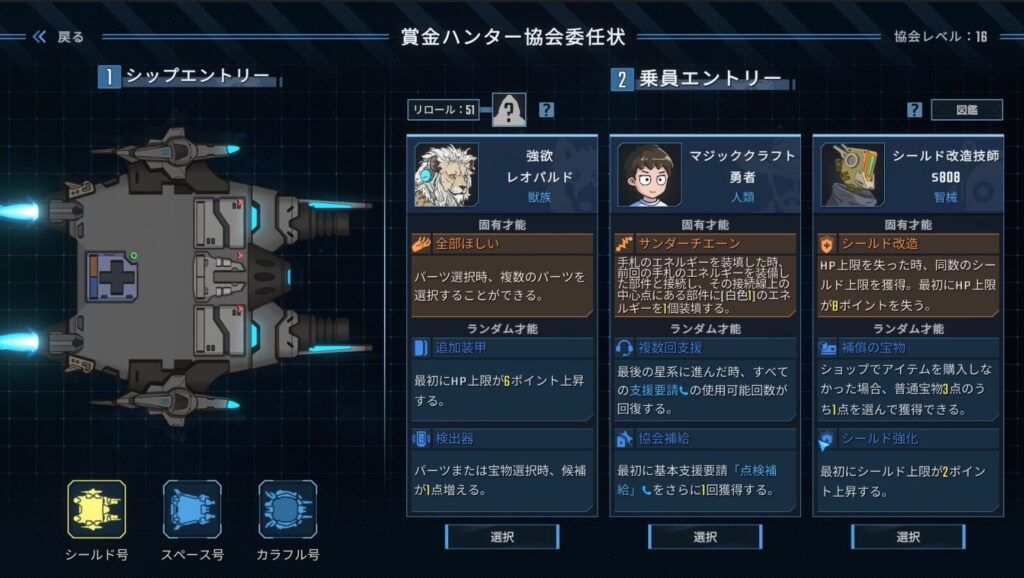Show help beside the 図鑑 button
This screenshot has height=578, width=1024.
pyautogui.click(x=914, y=110)
